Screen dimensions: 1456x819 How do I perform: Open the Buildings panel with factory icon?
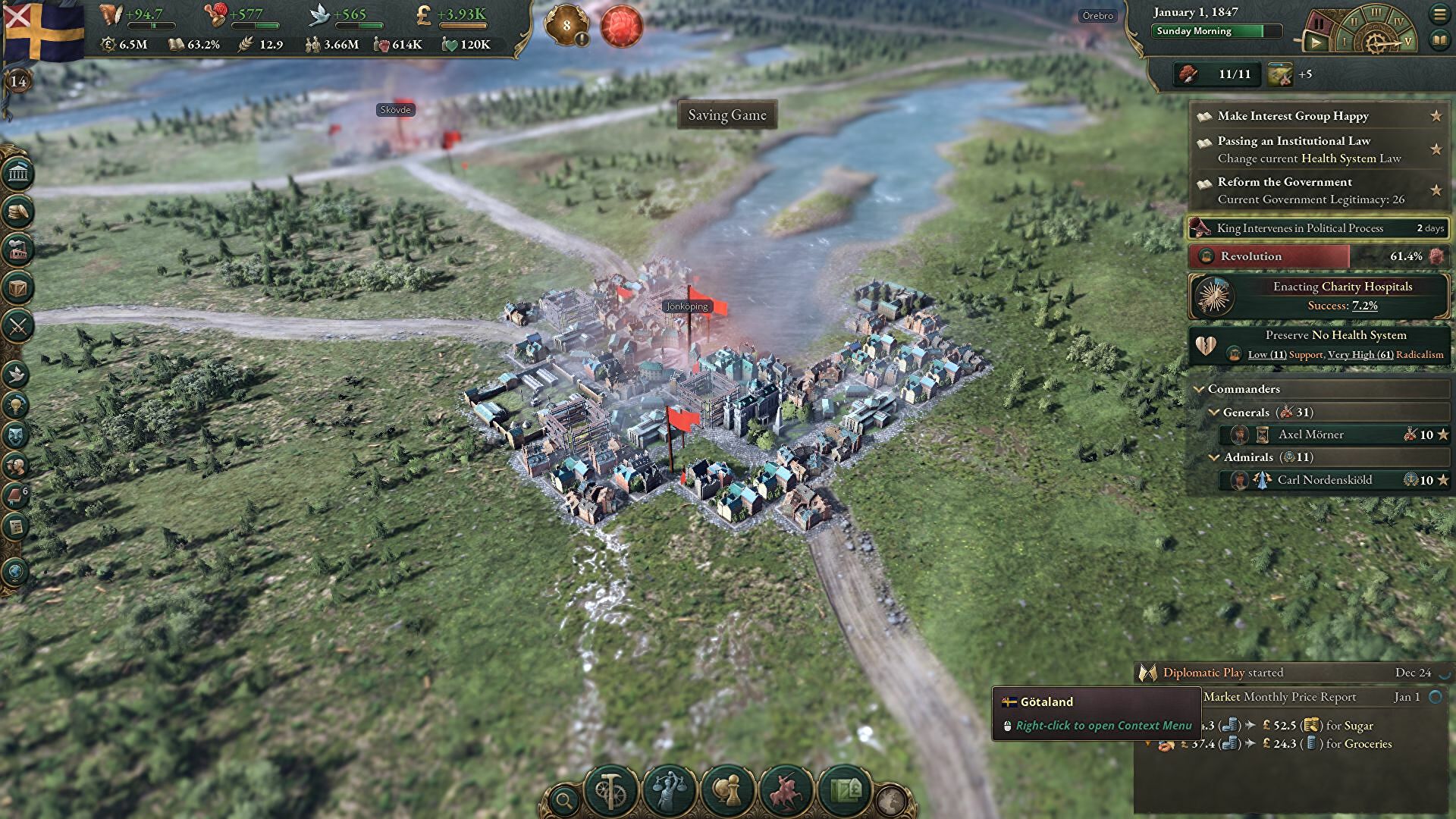point(18,249)
